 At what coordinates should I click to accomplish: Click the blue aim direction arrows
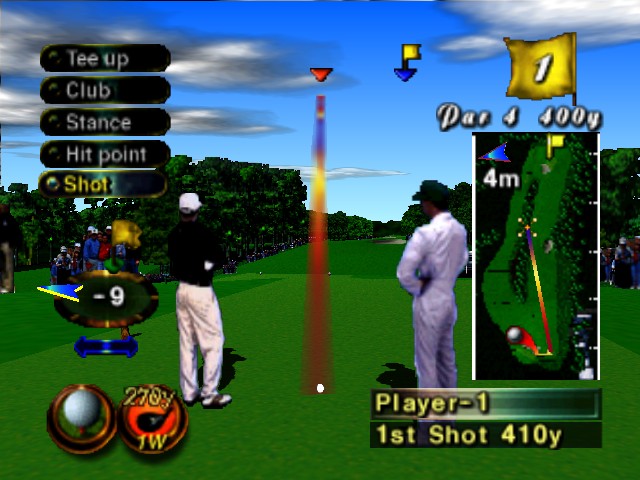pyautogui.click(x=105, y=346)
